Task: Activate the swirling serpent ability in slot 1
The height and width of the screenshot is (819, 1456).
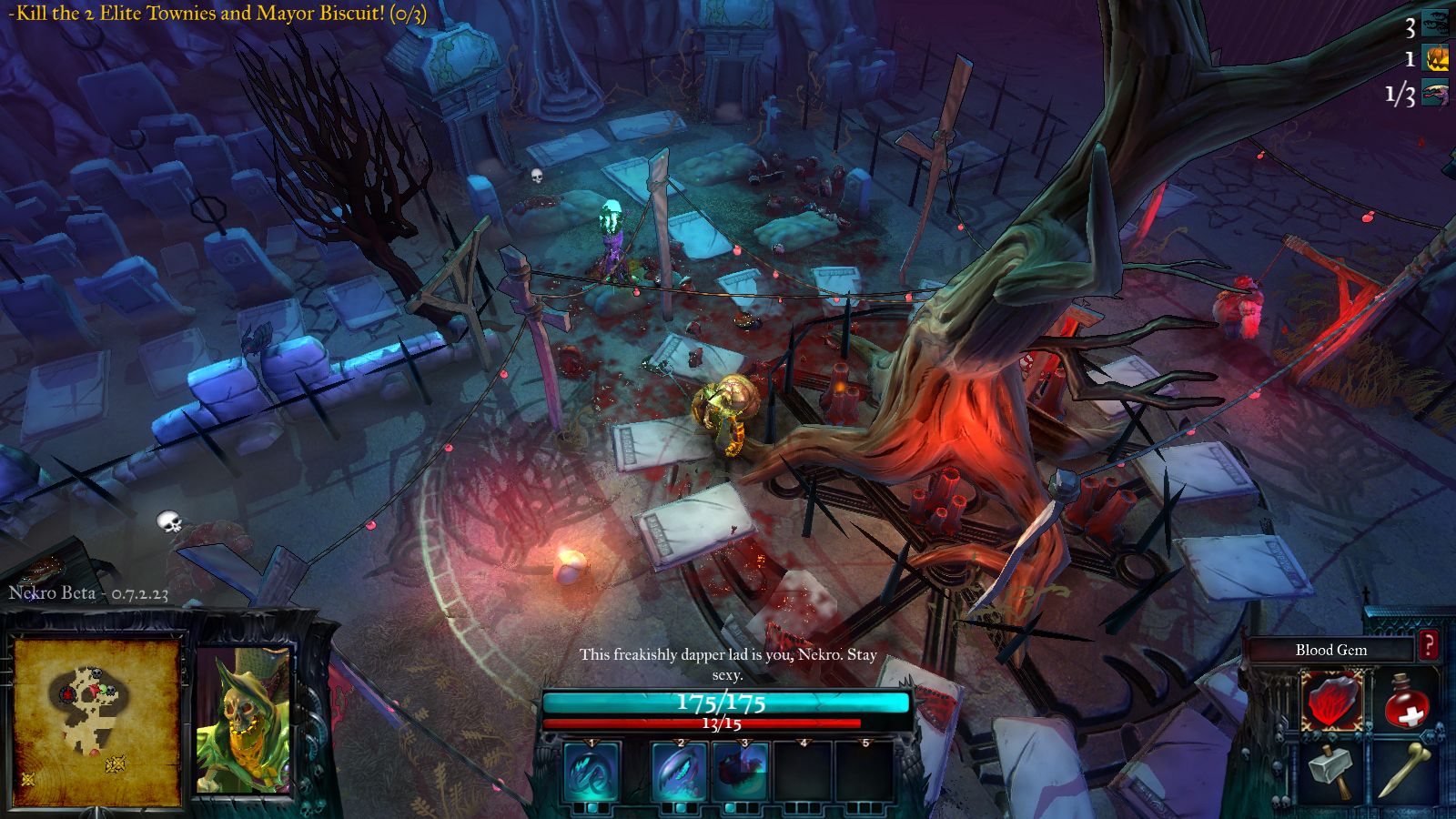Action: (x=591, y=772)
